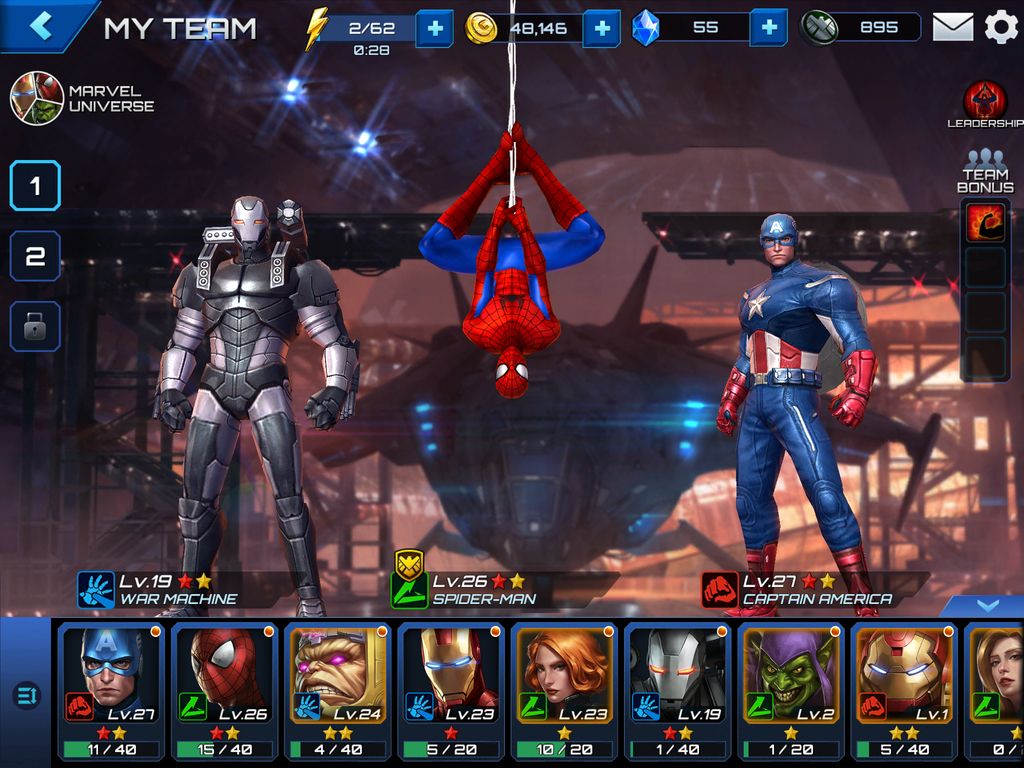Screen dimensions: 1024x768
Task: Purchase crystals with the plus button
Action: (768, 28)
